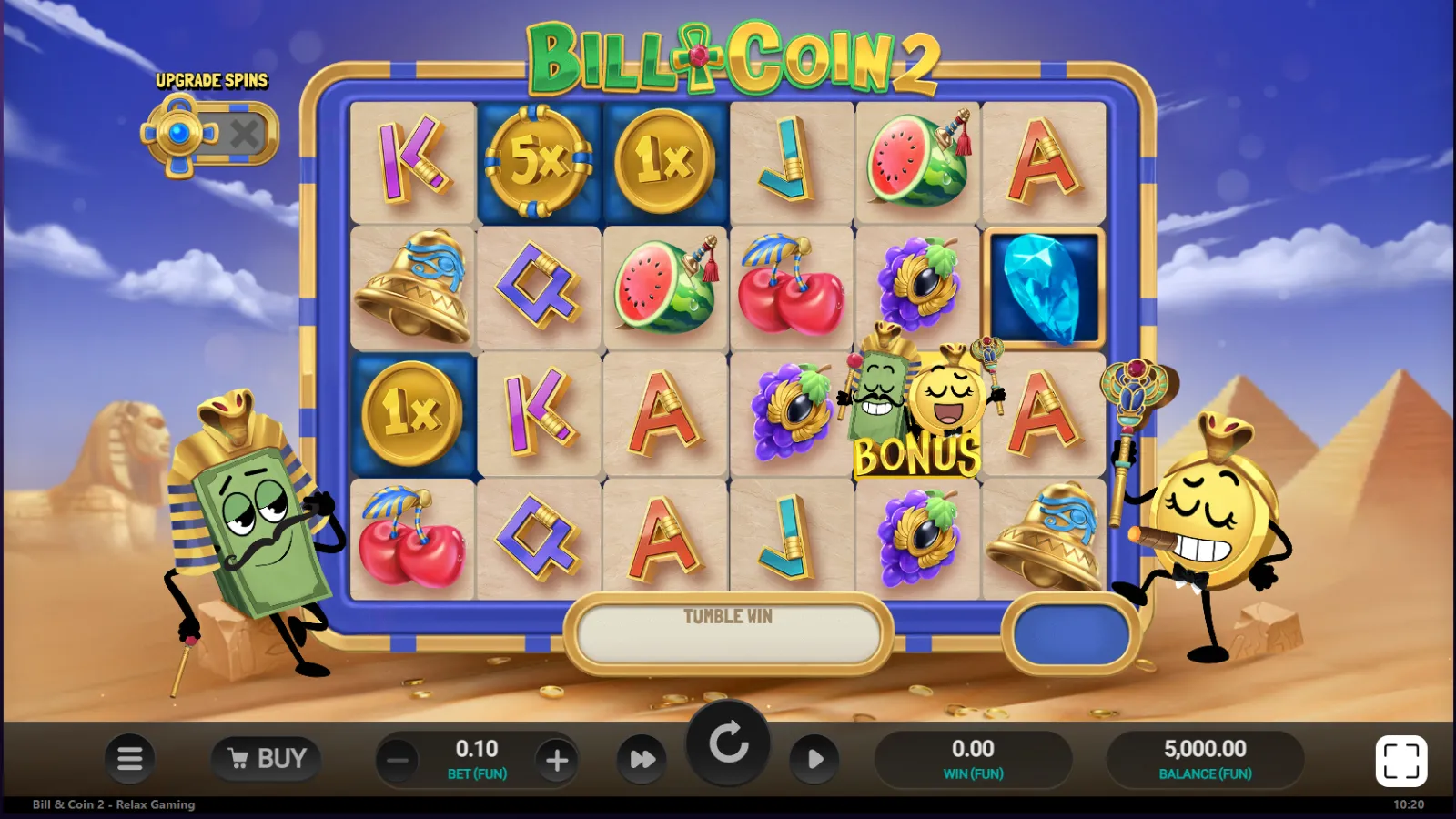
Task: Open the hamburger menu icon
Action: coord(129,759)
